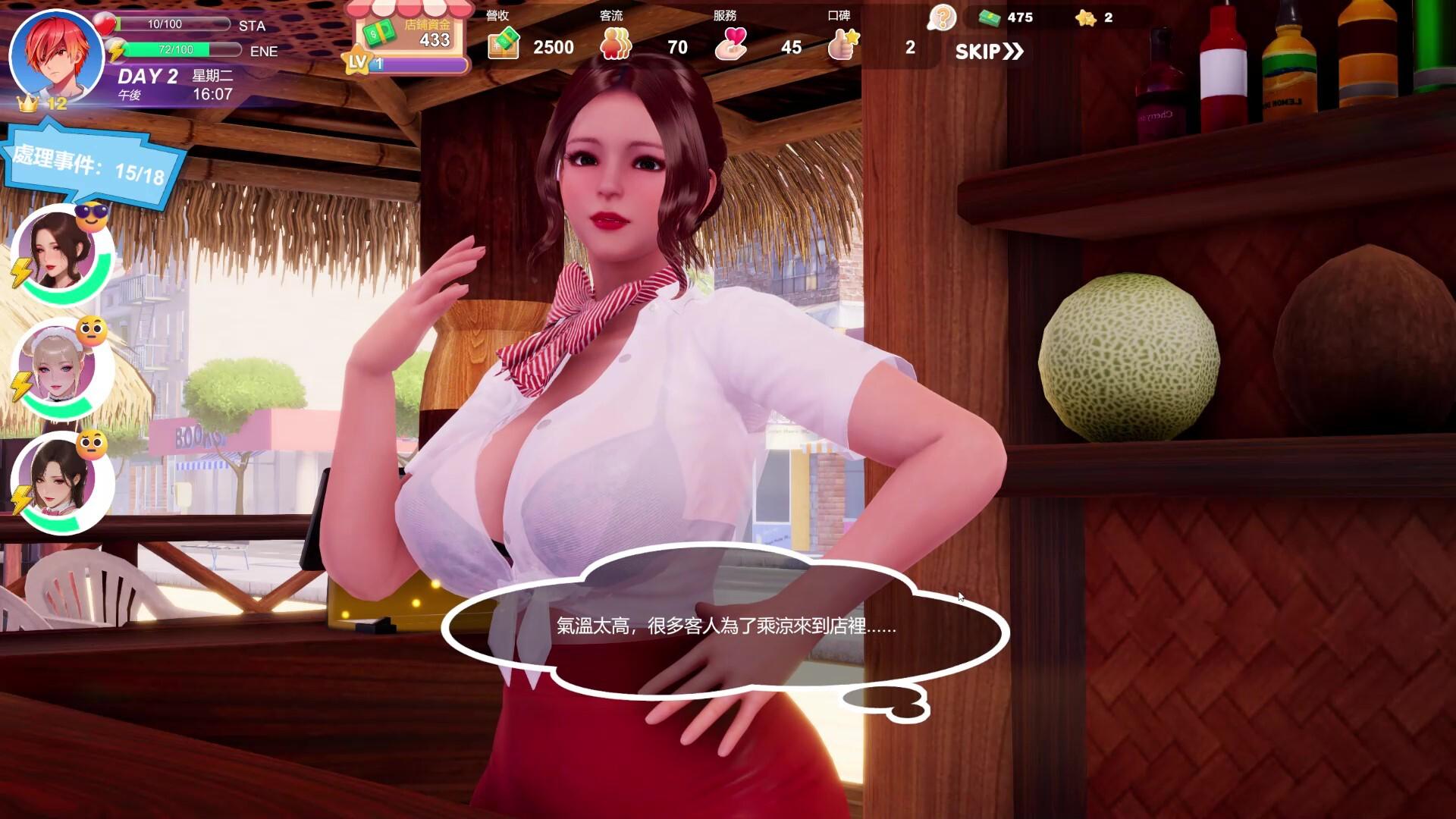
Task: Click the cash icon showing 475
Action: click(x=990, y=18)
